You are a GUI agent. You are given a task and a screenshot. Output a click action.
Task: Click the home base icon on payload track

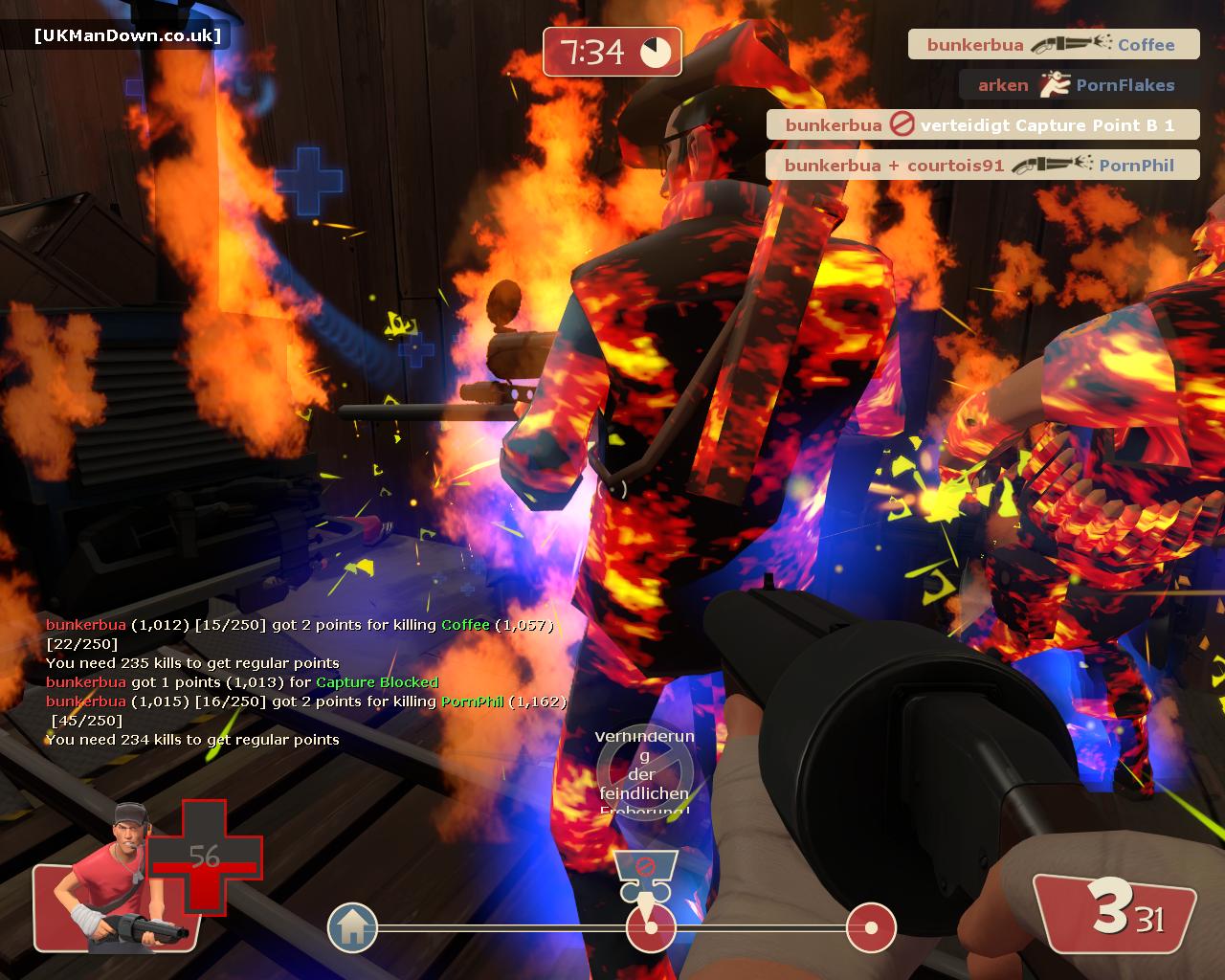pyautogui.click(x=352, y=927)
